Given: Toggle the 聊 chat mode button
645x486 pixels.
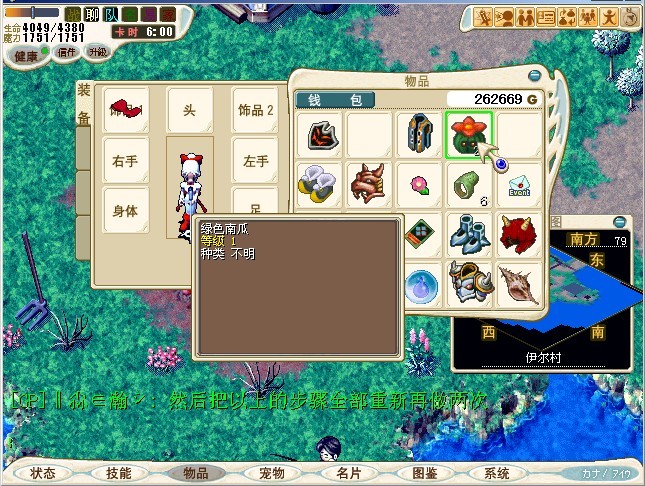Looking at the screenshot, I should pyautogui.click(x=89, y=15).
